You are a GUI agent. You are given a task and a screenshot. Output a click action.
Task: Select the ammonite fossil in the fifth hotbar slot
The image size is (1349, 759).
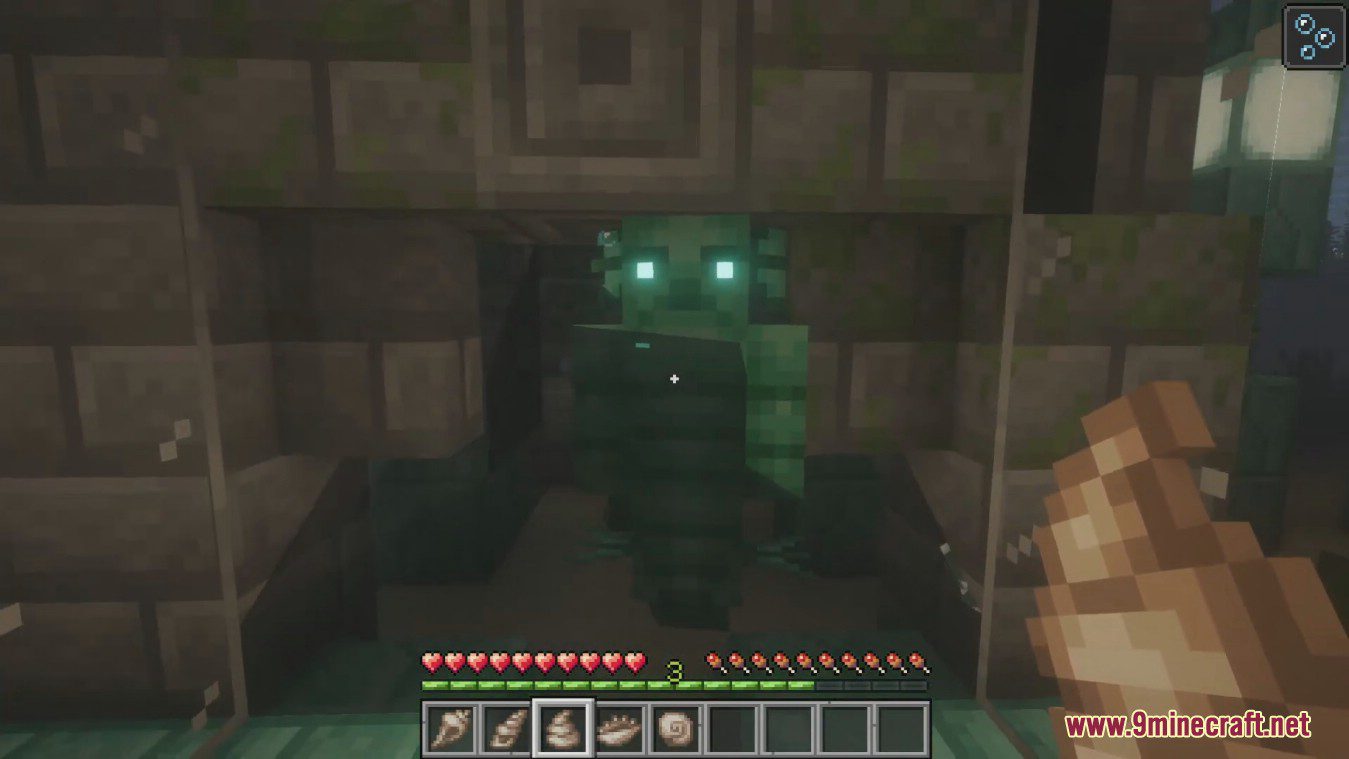coord(678,730)
